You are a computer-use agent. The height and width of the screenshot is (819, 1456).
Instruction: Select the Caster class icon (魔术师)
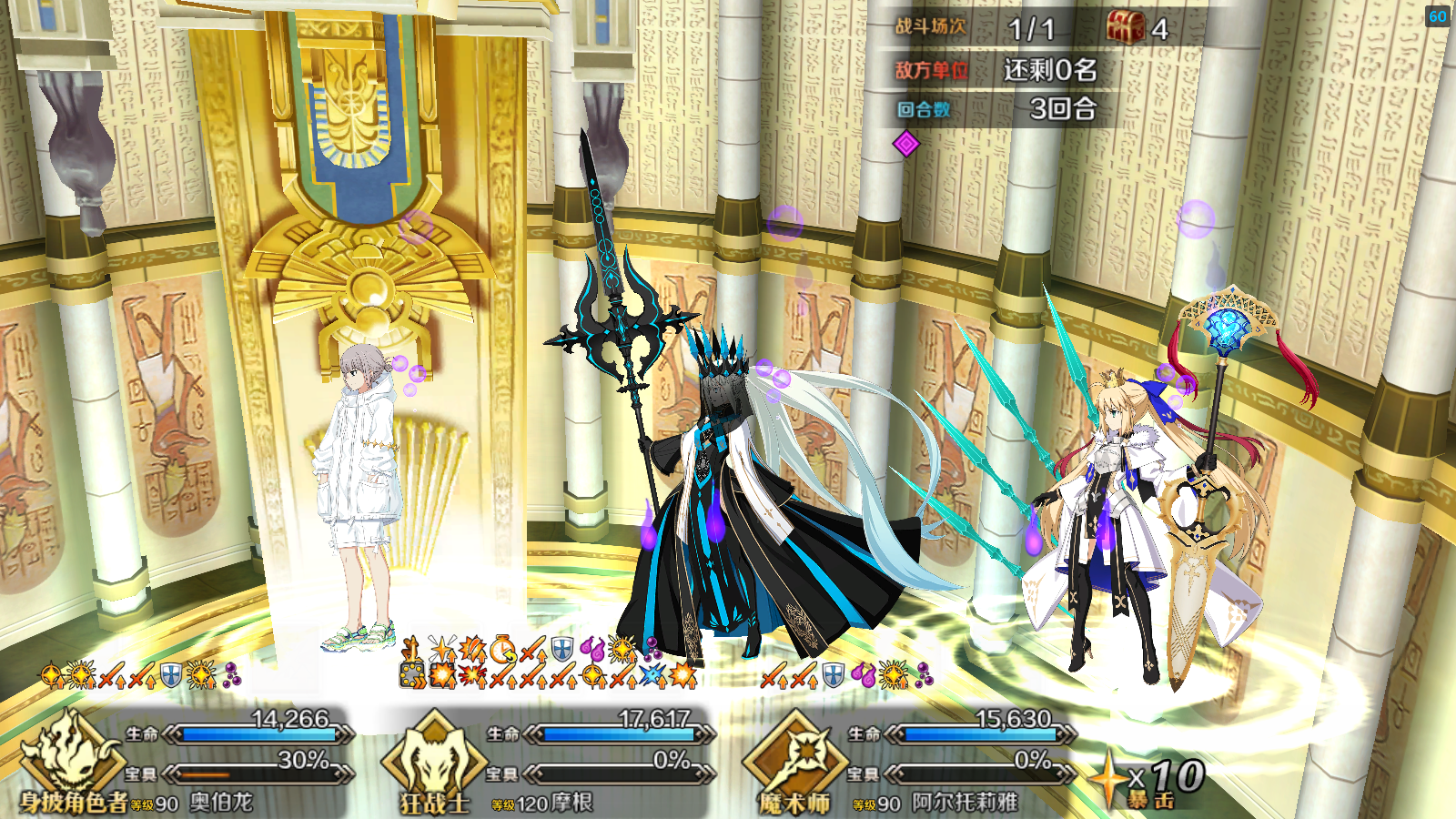(794, 753)
